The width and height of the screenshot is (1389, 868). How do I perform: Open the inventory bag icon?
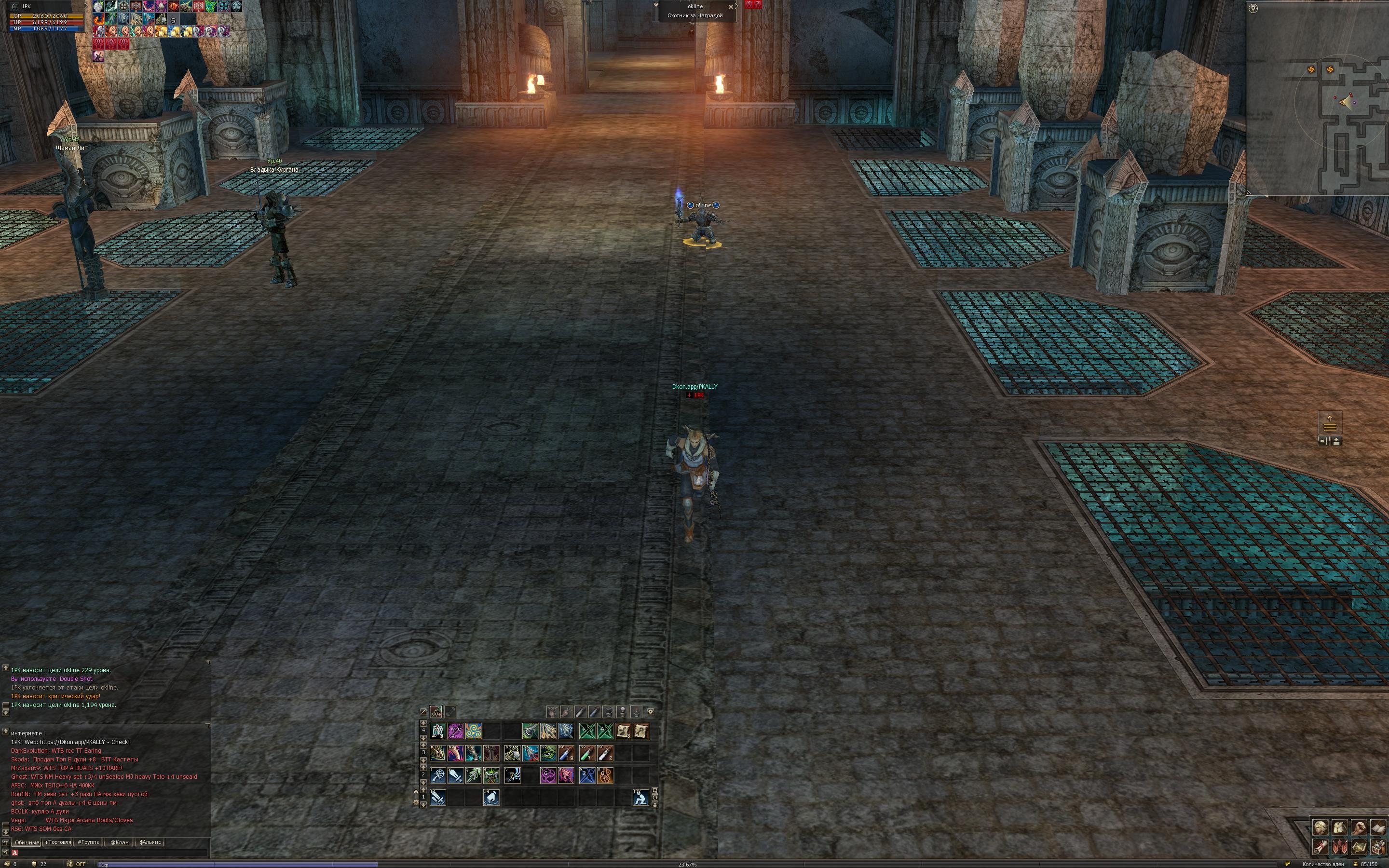pyautogui.click(x=1339, y=828)
